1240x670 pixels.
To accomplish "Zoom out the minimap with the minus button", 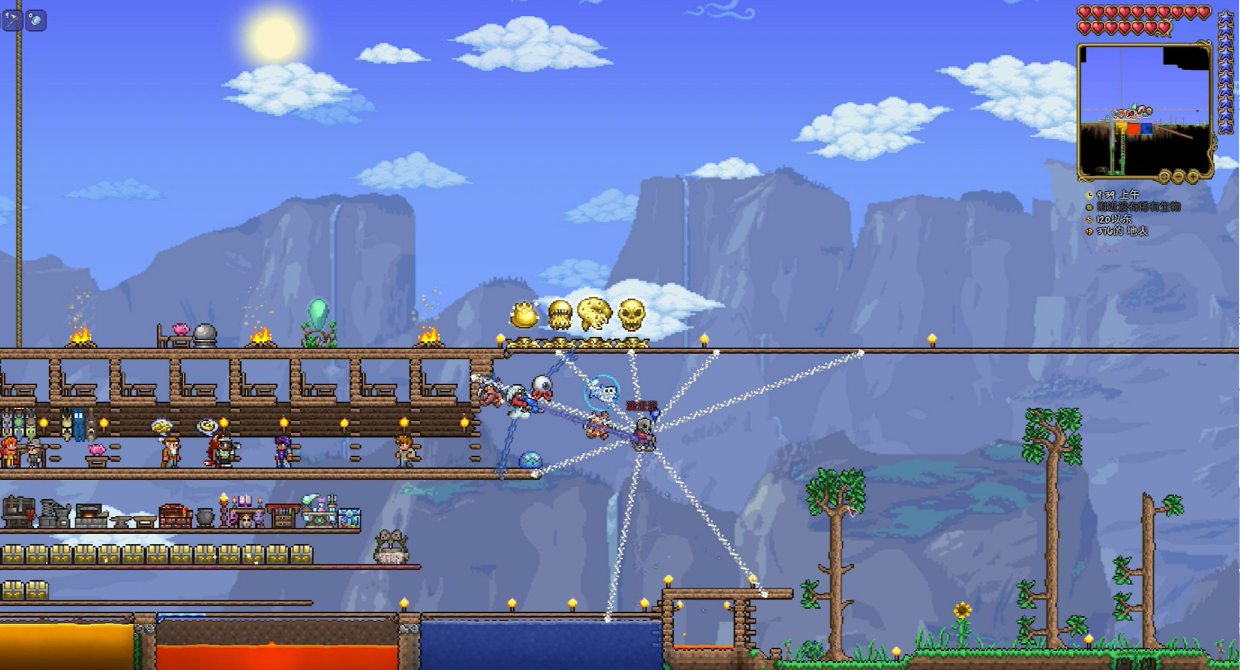I will (x=1178, y=177).
